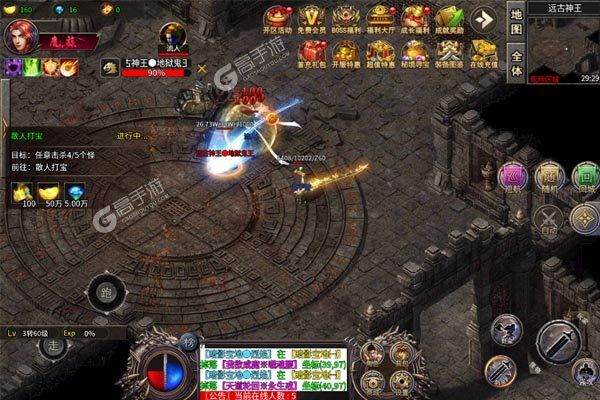The image size is (600, 400).
Task: Open the 成就奖励 achievement rewards icon
Action: pyautogui.click(x=446, y=20)
